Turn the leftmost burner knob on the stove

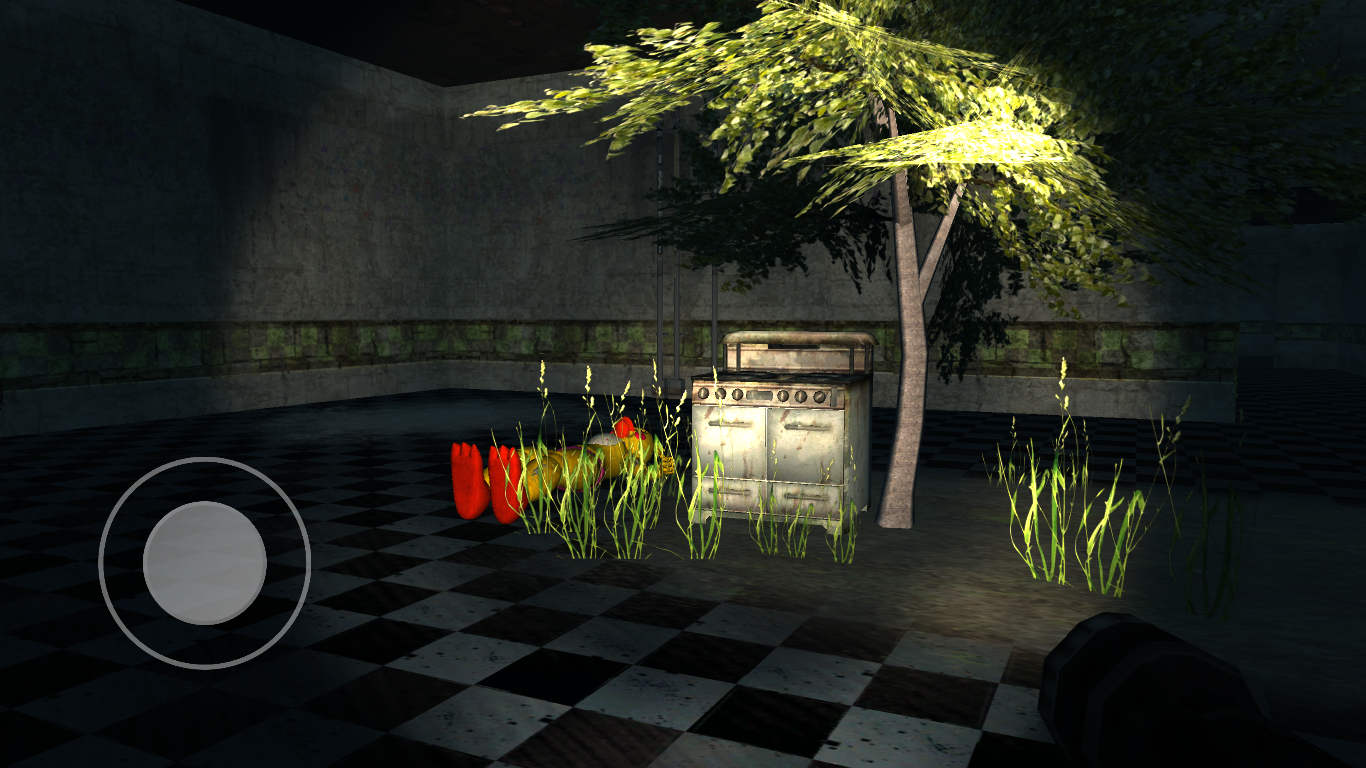click(x=703, y=394)
